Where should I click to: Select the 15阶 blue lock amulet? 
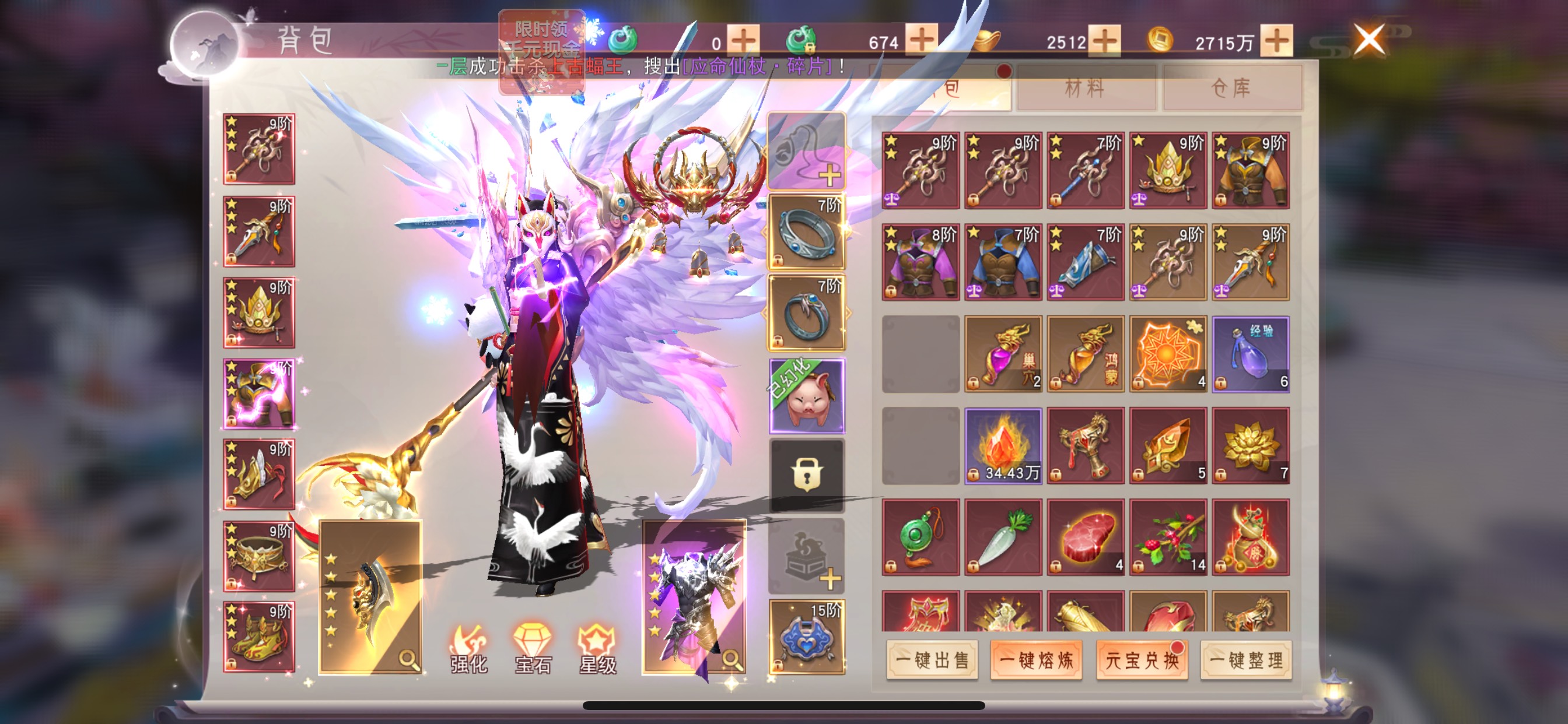pyautogui.click(x=807, y=637)
